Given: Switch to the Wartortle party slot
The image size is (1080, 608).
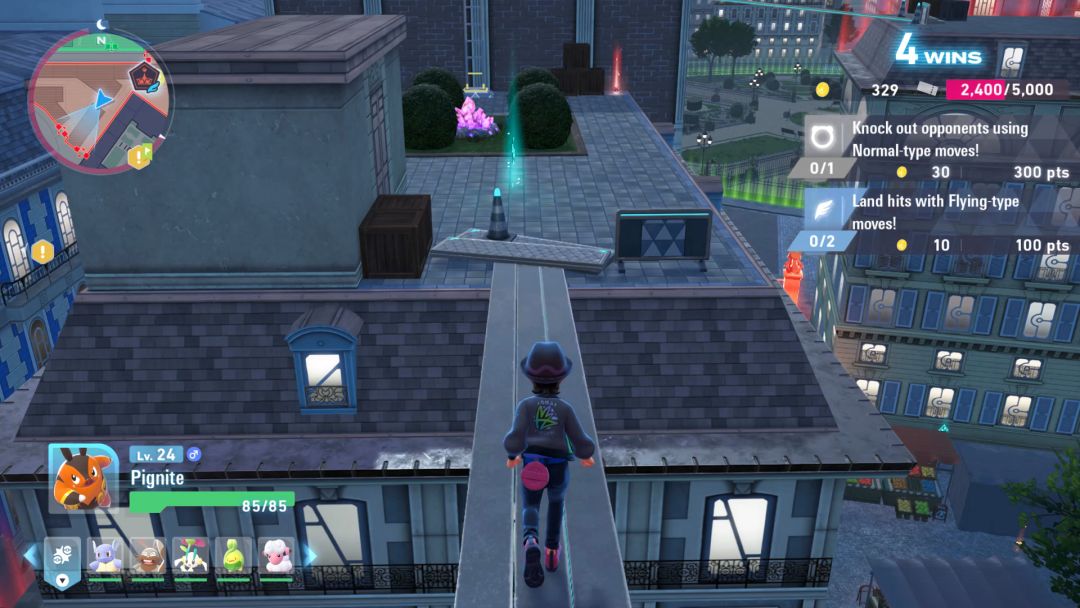Looking at the screenshot, I should point(105,555).
